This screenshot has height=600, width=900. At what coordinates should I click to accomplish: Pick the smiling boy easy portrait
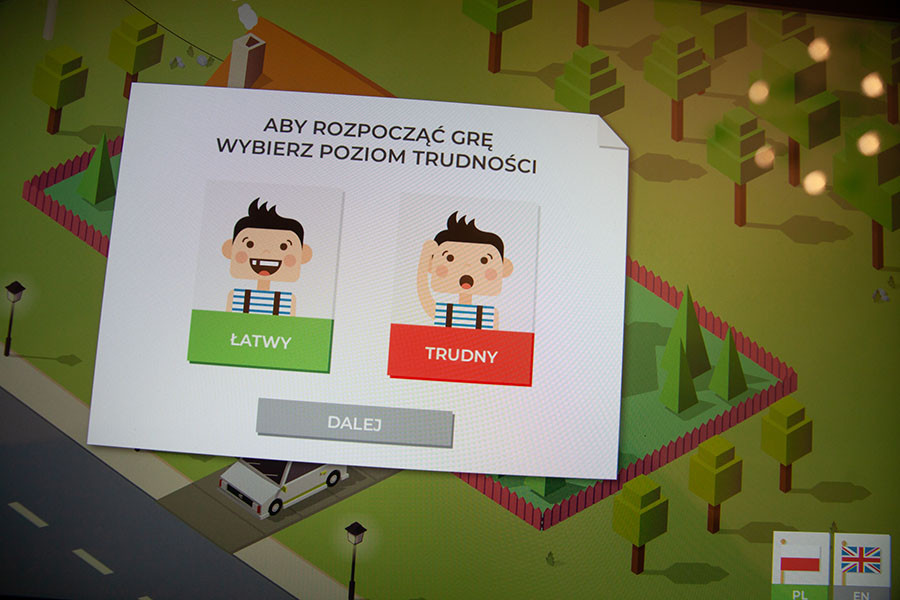pyautogui.click(x=265, y=250)
